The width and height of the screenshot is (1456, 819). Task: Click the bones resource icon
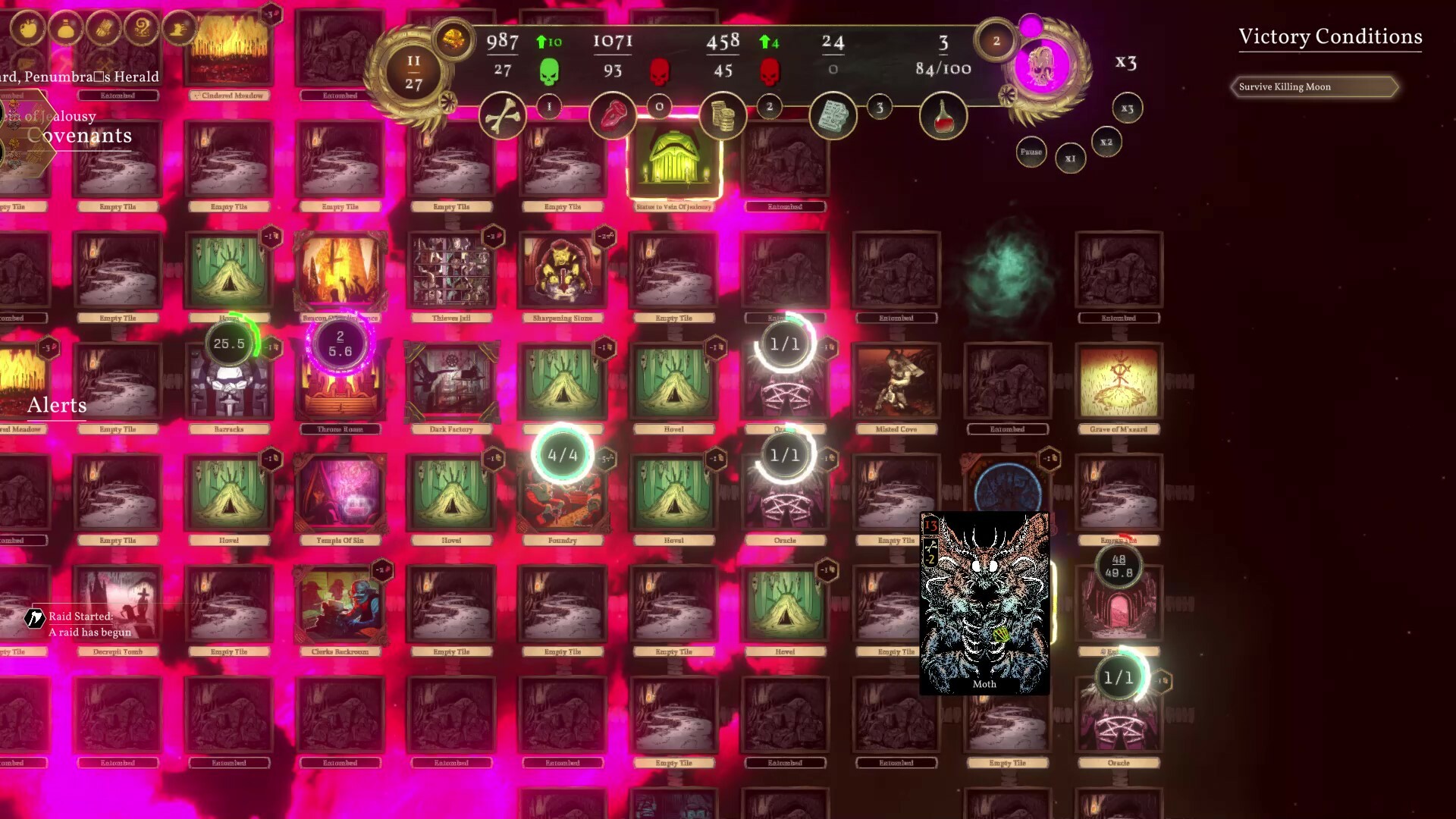(502, 115)
